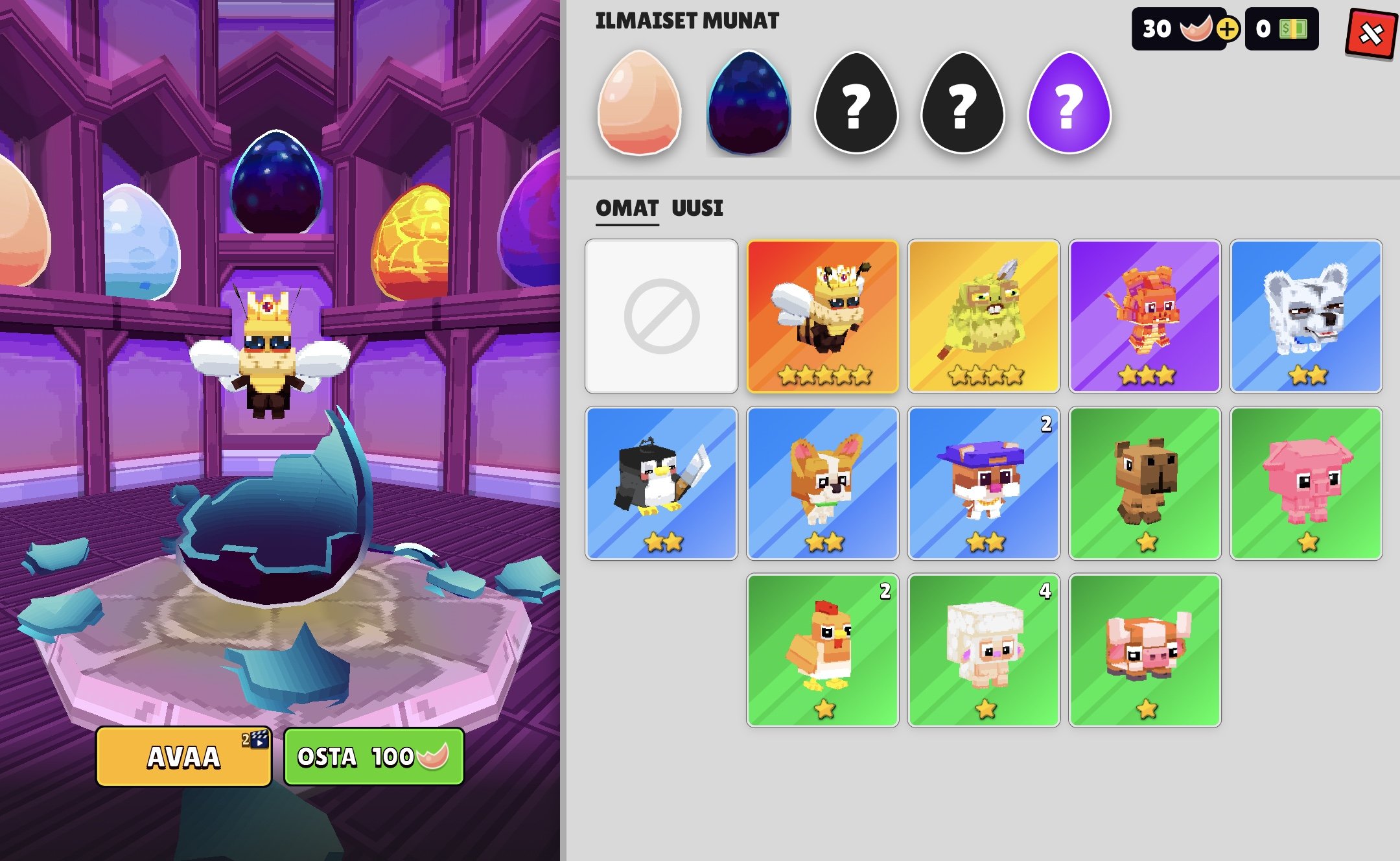The width and height of the screenshot is (1400, 861).
Task: Switch to the UUSI tab
Action: tap(697, 208)
